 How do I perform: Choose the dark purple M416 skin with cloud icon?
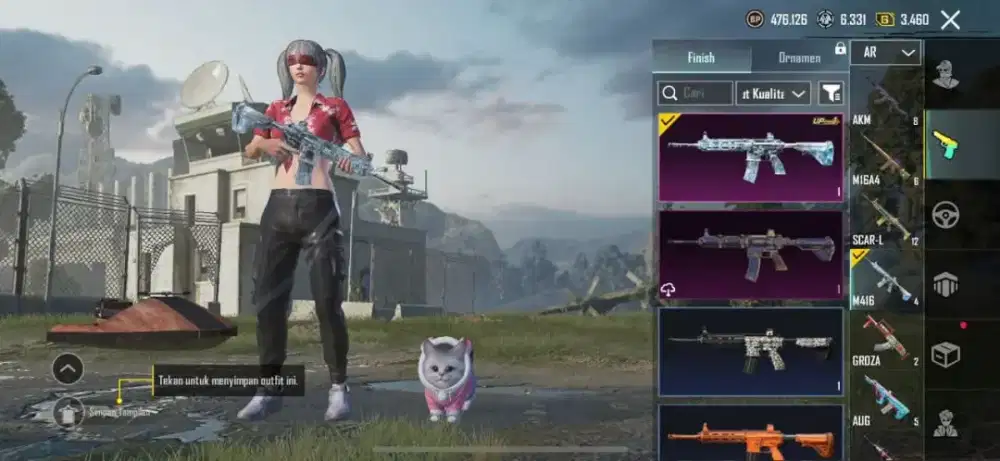[750, 253]
